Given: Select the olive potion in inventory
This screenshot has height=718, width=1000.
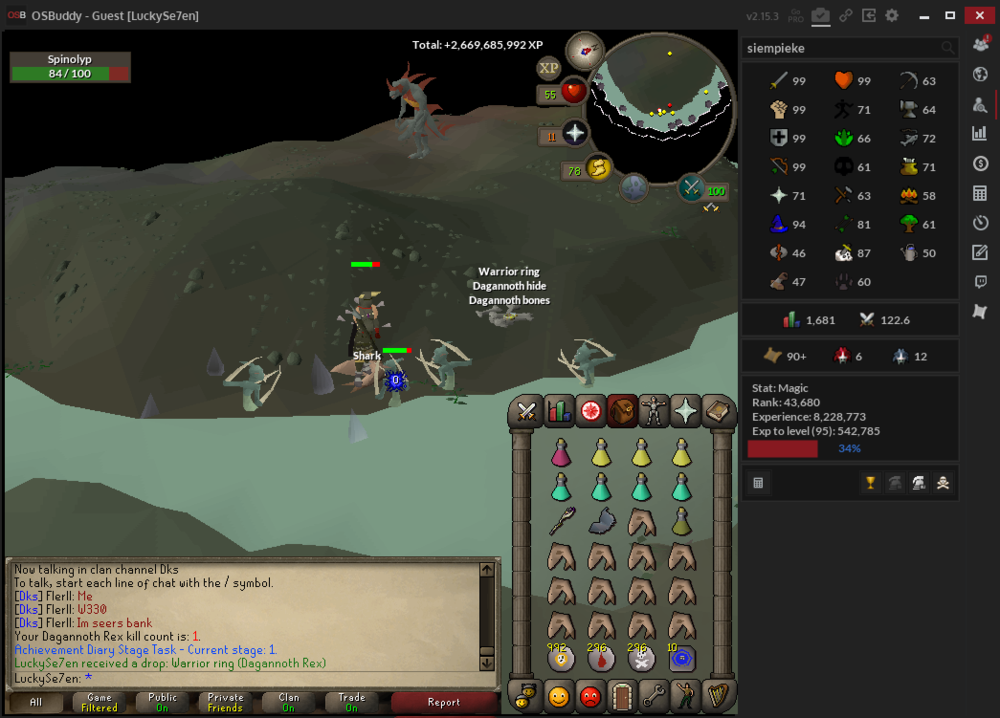Looking at the screenshot, I should (x=681, y=521).
